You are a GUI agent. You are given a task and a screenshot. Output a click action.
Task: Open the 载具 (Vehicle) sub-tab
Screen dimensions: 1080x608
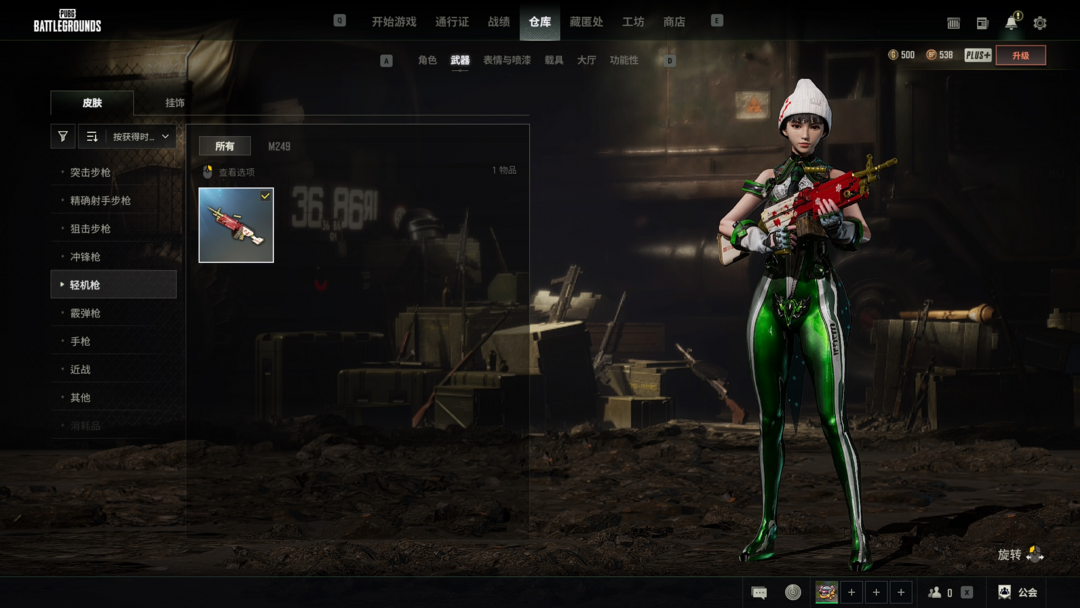pos(554,61)
